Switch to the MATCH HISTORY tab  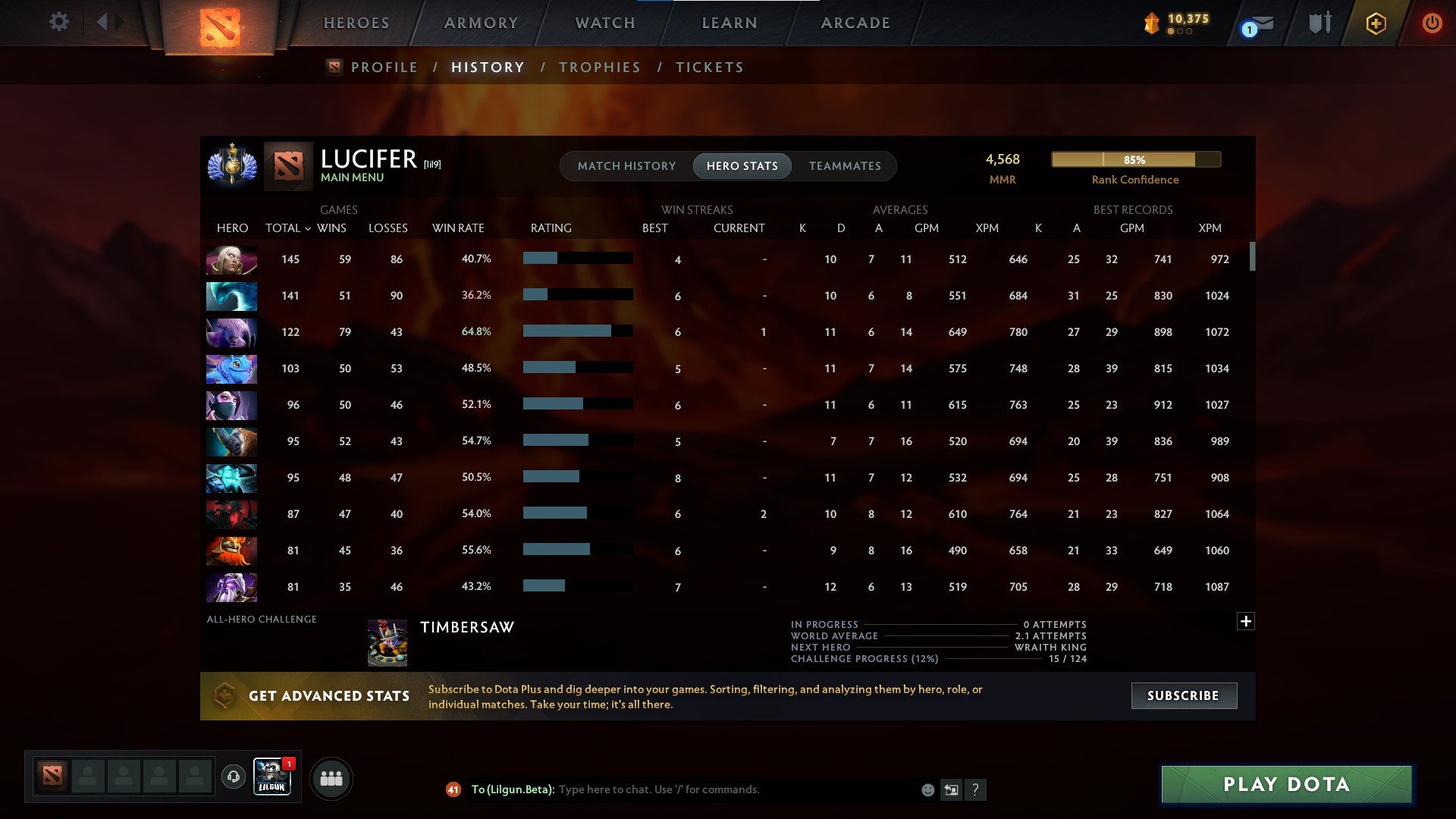pos(626,165)
